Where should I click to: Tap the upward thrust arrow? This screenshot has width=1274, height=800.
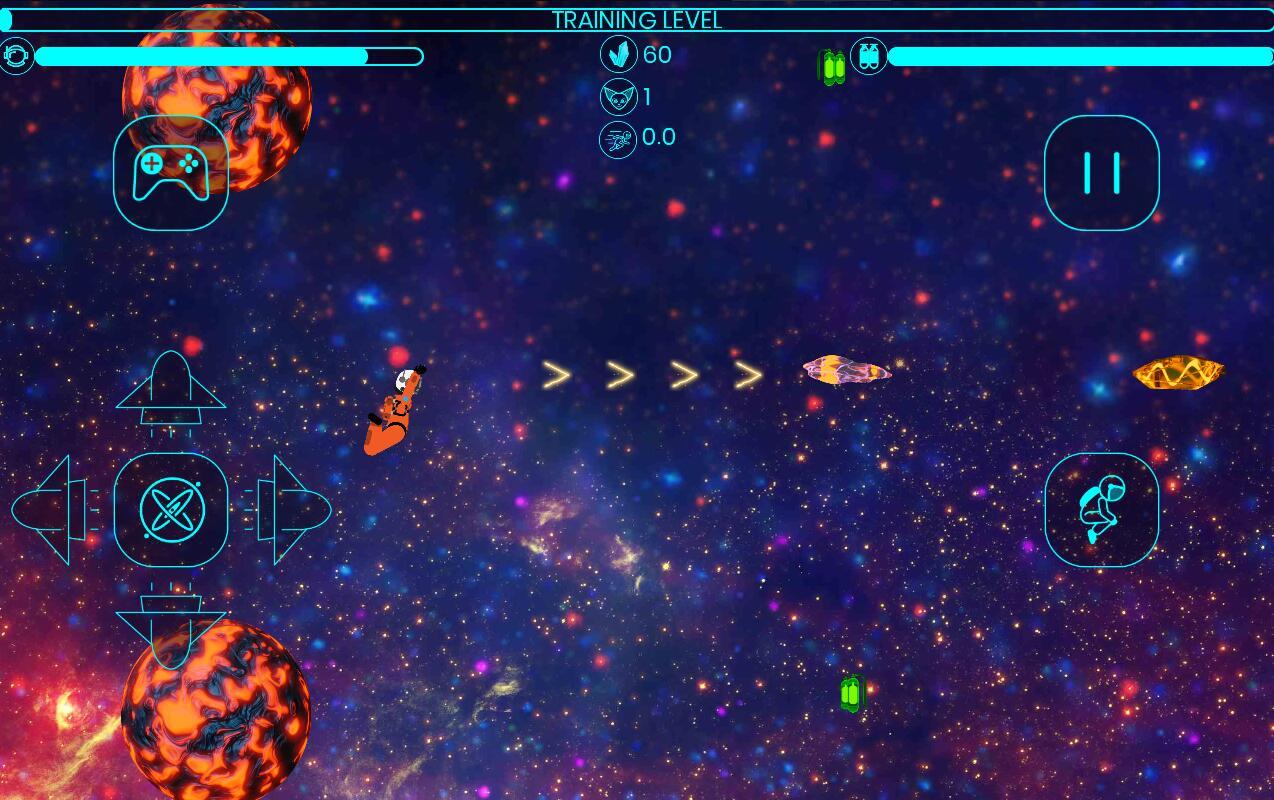pyautogui.click(x=171, y=390)
